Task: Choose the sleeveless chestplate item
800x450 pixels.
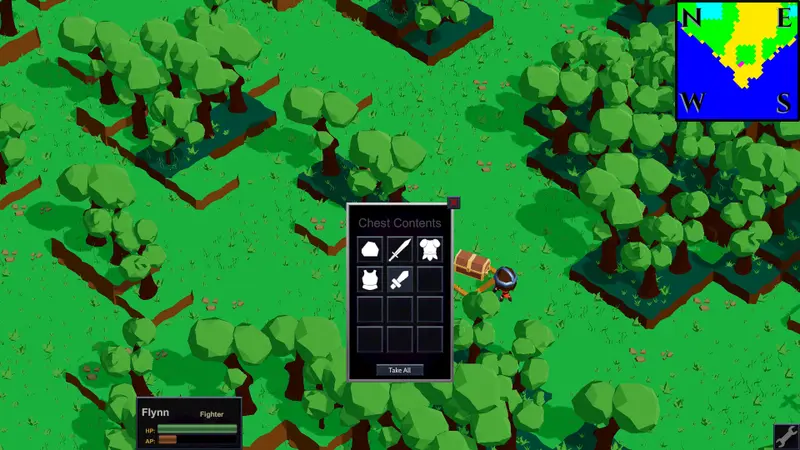Action: (370, 279)
